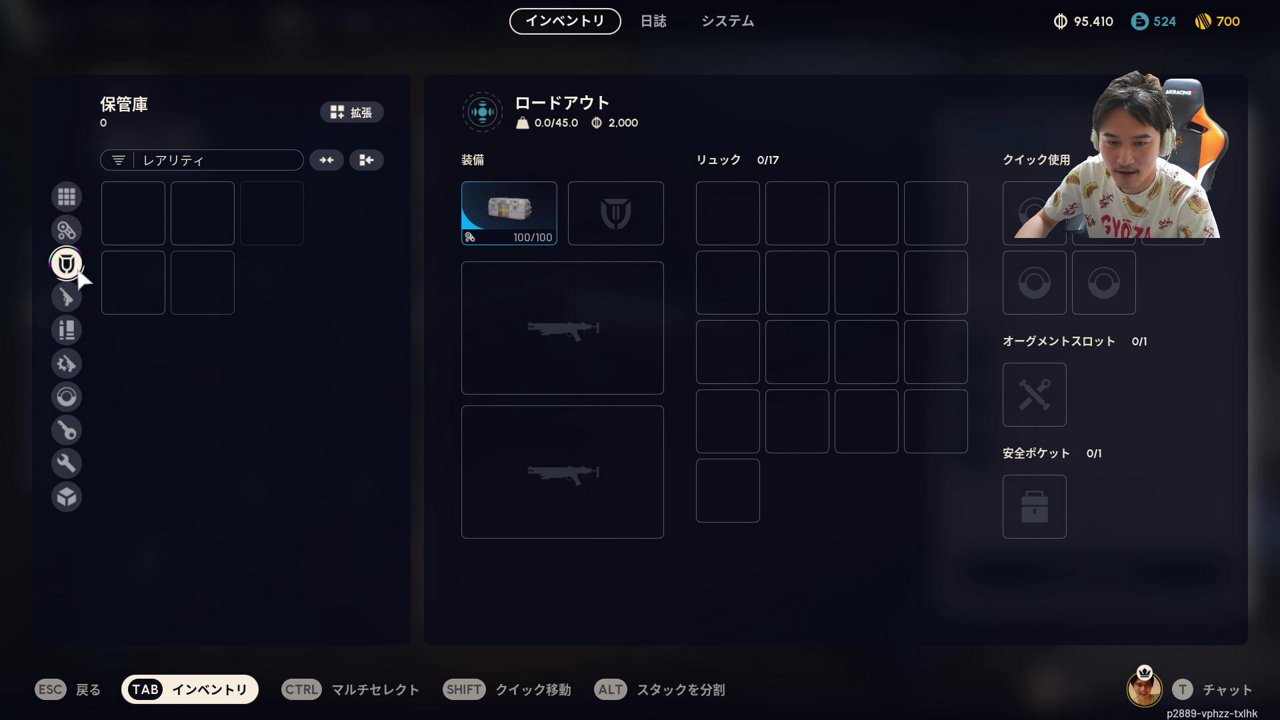Select the shield armor category filter

coord(66,263)
